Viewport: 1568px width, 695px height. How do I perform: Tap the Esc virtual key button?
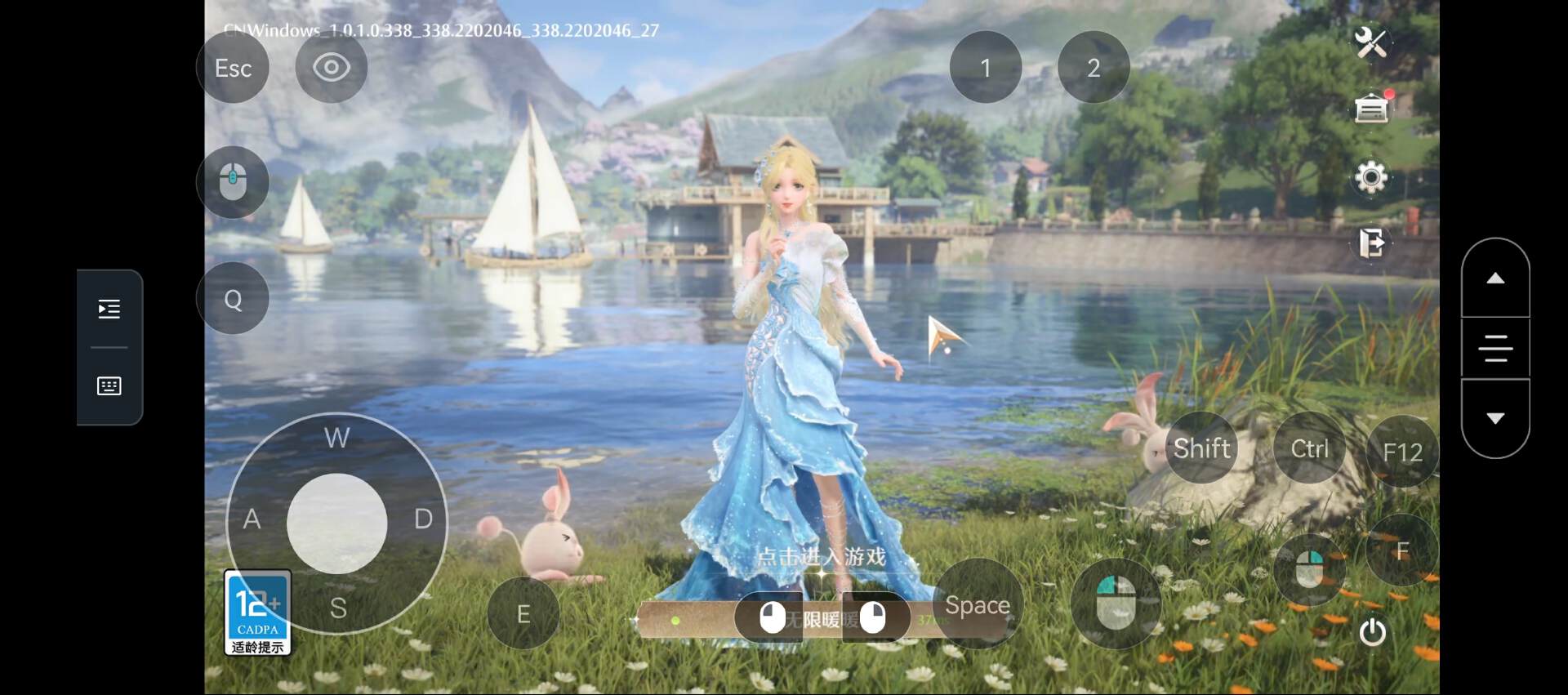[233, 68]
